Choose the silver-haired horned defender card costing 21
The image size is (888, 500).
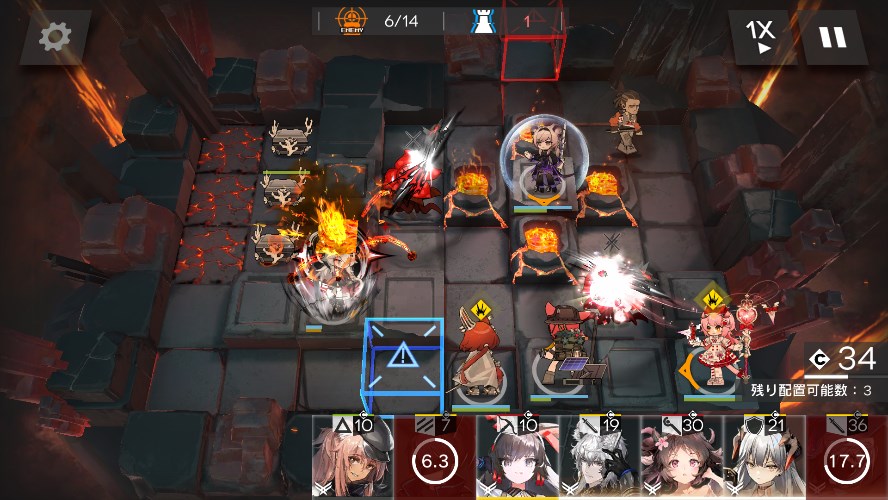763,458
